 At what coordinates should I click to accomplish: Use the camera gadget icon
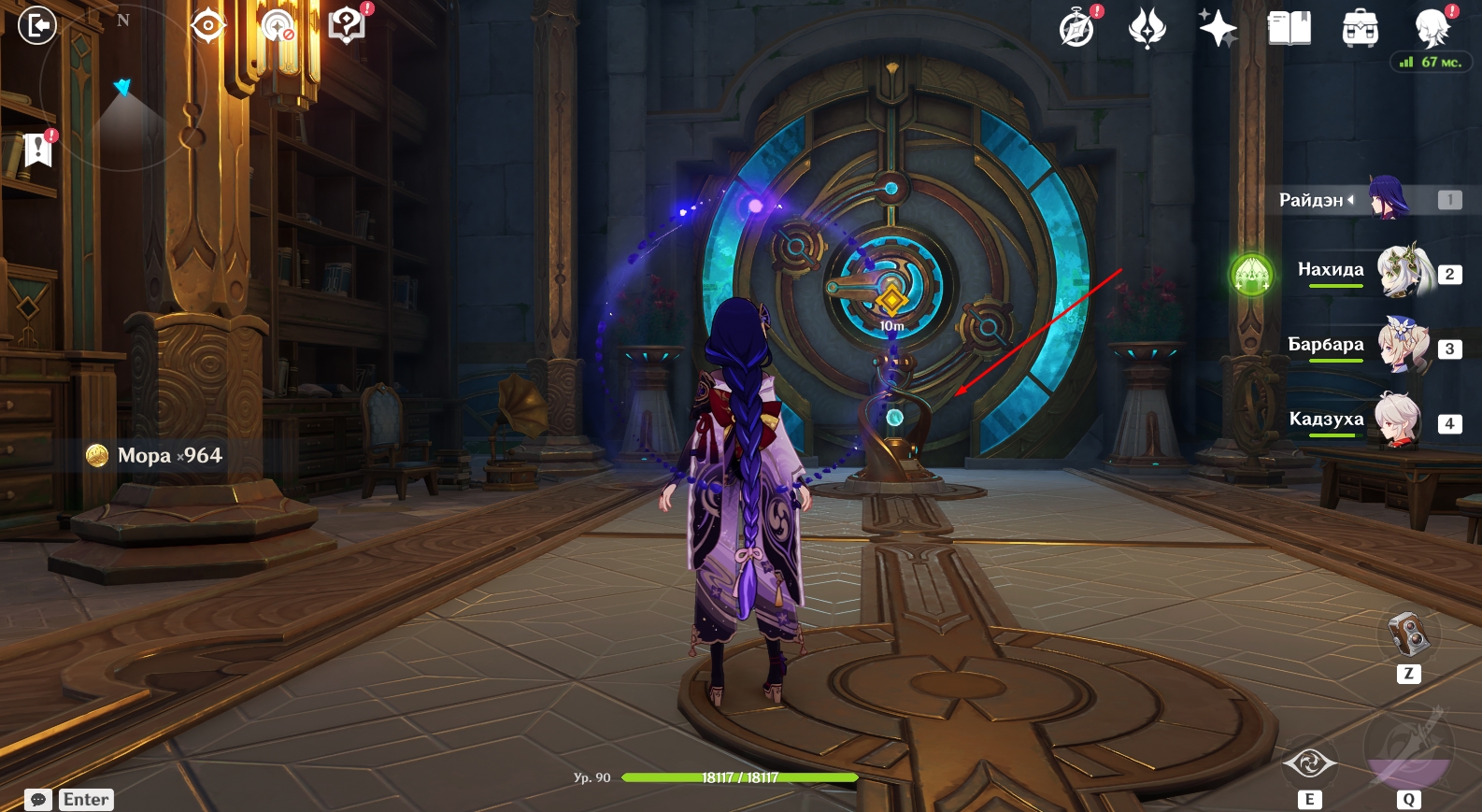pyautogui.click(x=1408, y=634)
